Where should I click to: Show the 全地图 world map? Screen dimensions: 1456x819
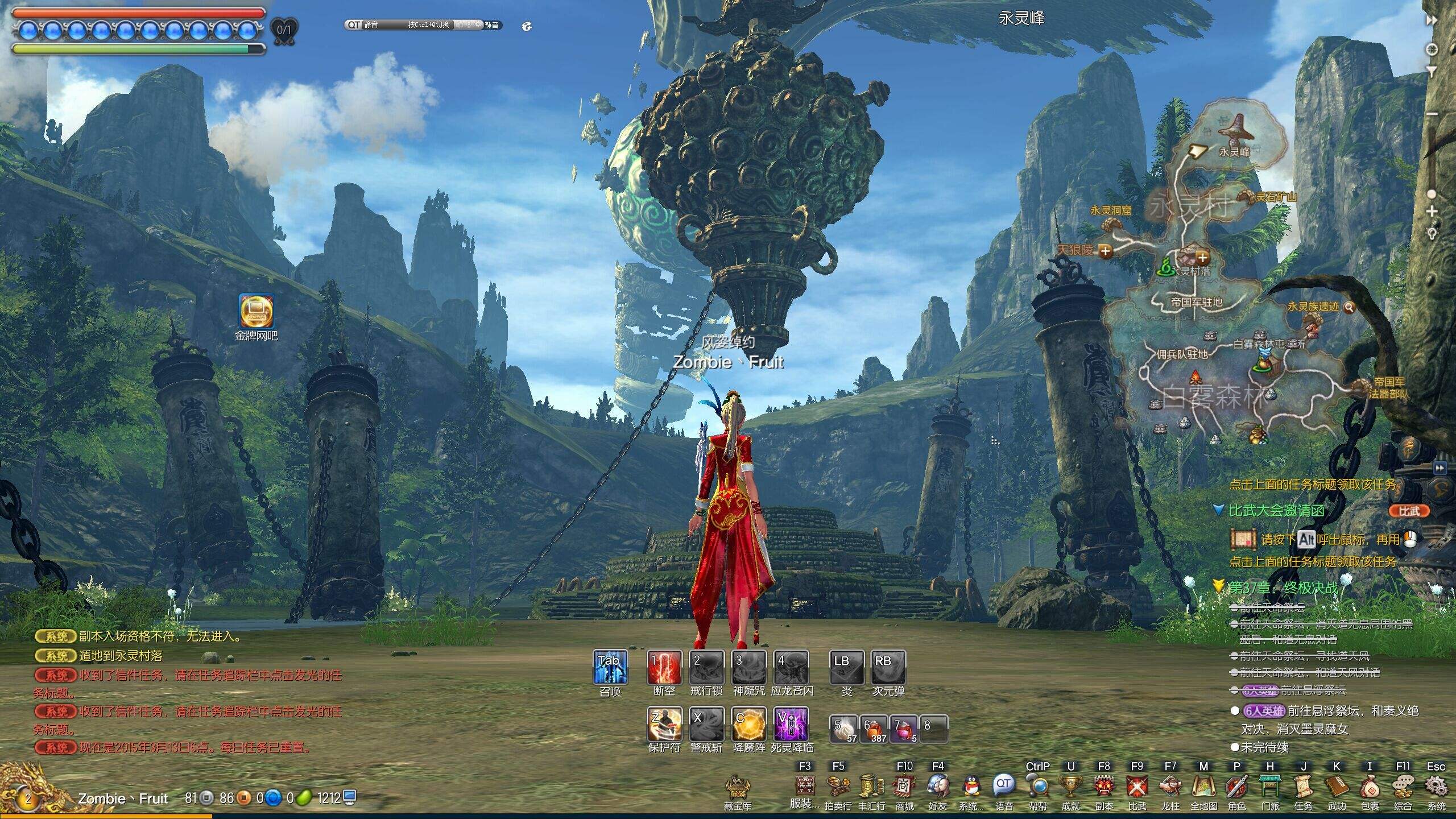1203,788
